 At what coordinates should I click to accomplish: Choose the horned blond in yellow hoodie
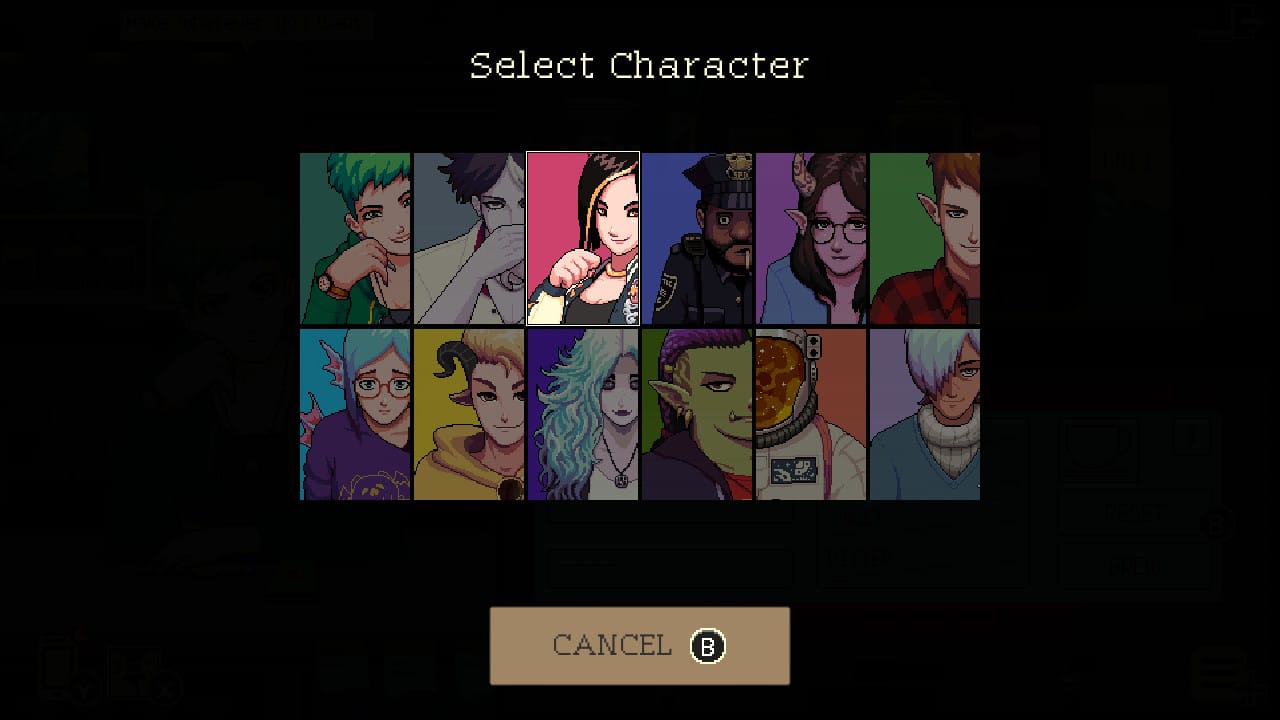click(x=469, y=414)
